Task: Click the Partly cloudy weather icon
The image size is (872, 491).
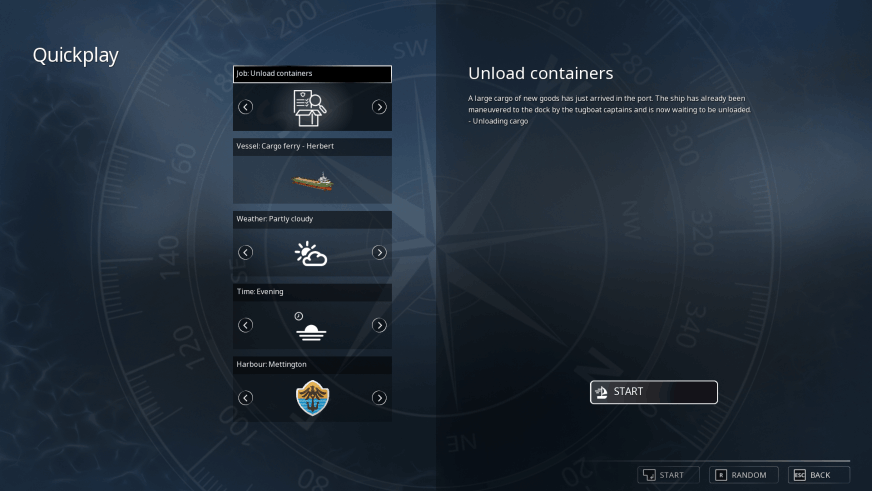Action: [x=312, y=253]
